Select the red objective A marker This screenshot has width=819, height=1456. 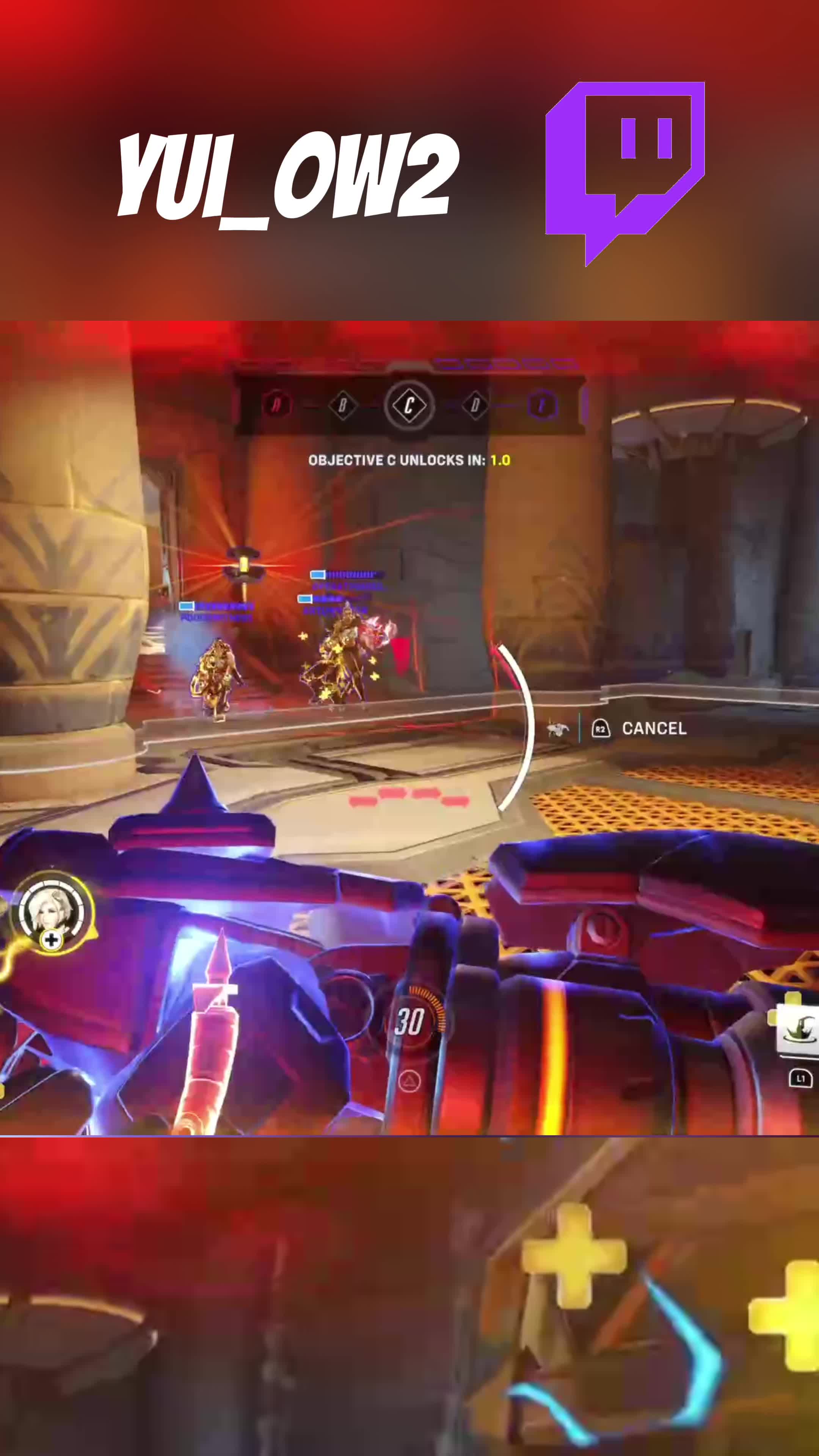click(x=276, y=405)
